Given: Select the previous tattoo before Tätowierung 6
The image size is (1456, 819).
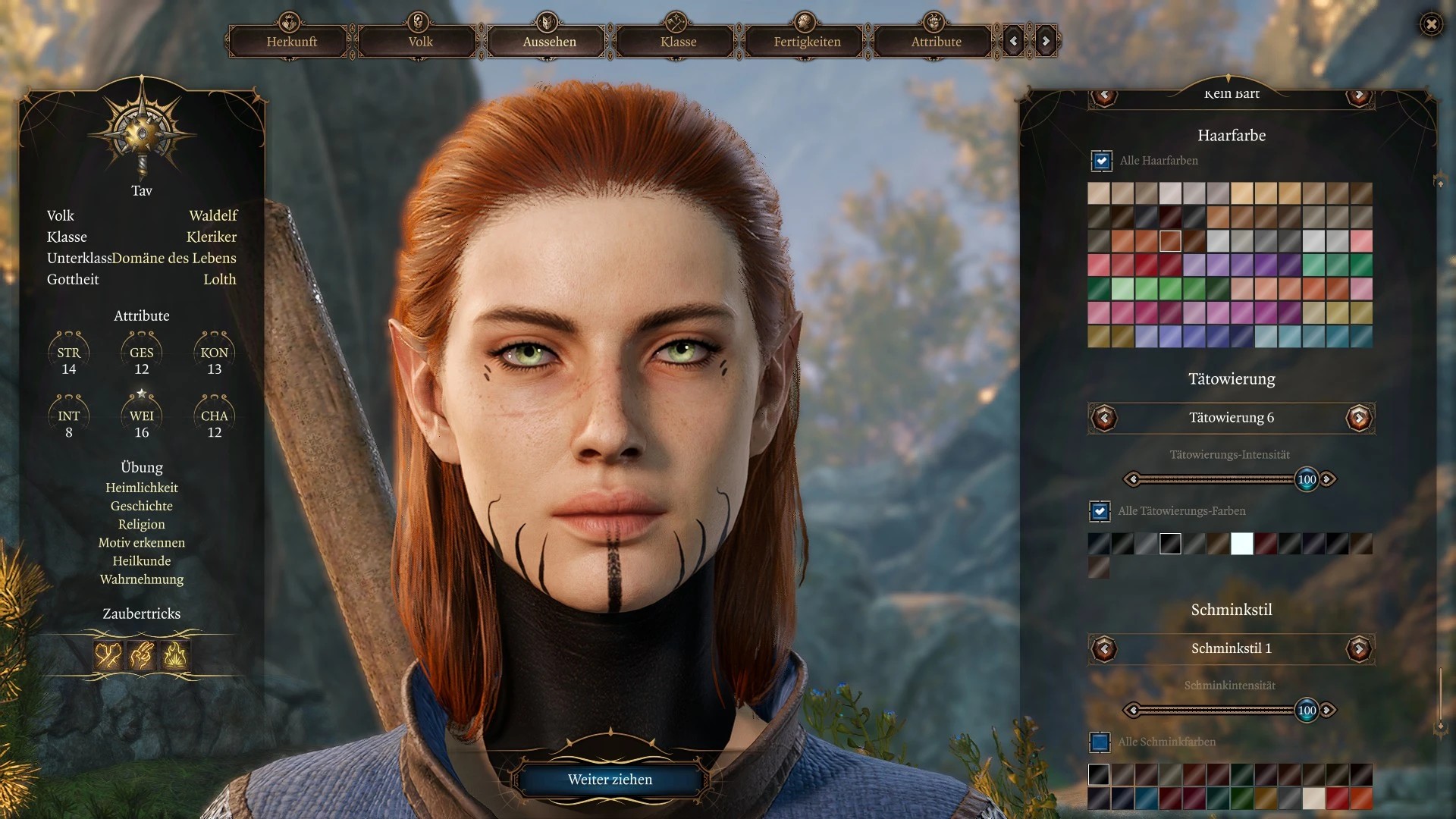Looking at the screenshot, I should pos(1104,418).
